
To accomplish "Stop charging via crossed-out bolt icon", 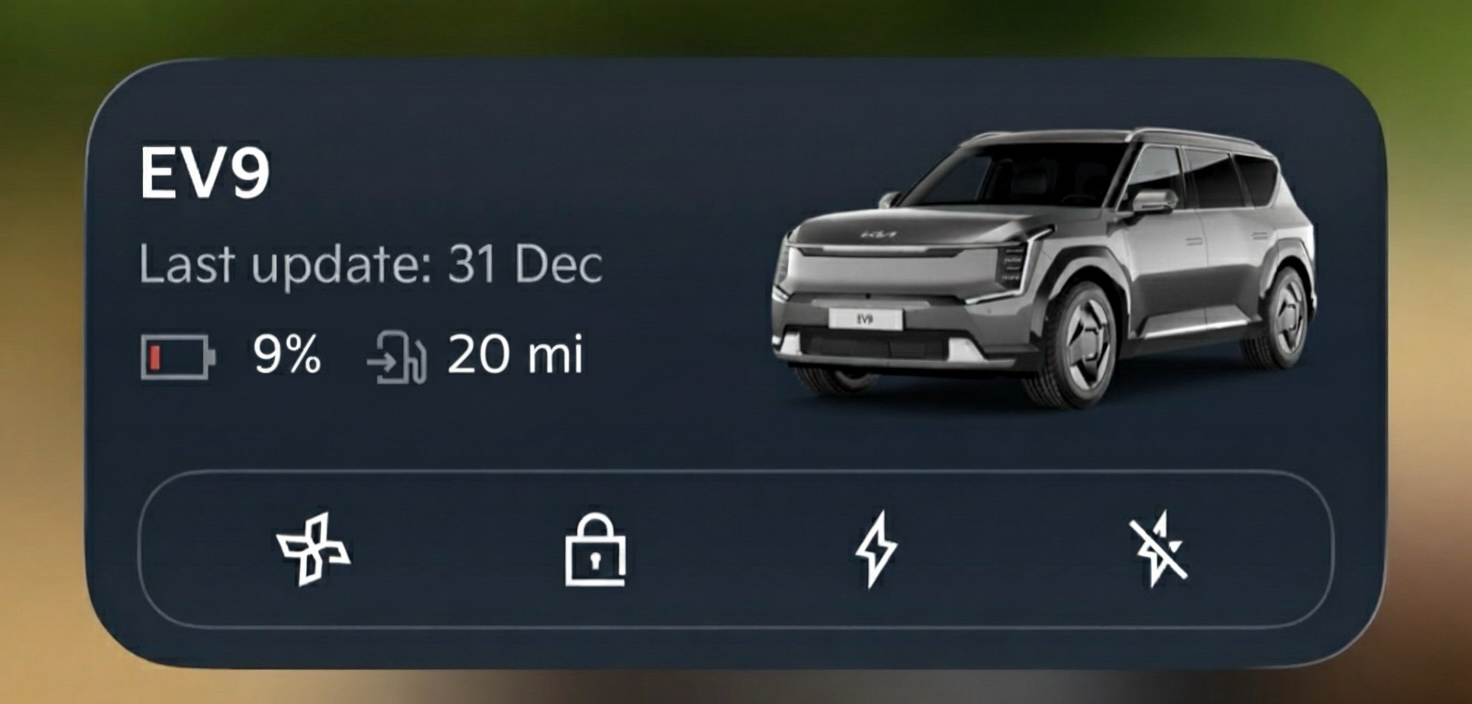I will [1159, 549].
